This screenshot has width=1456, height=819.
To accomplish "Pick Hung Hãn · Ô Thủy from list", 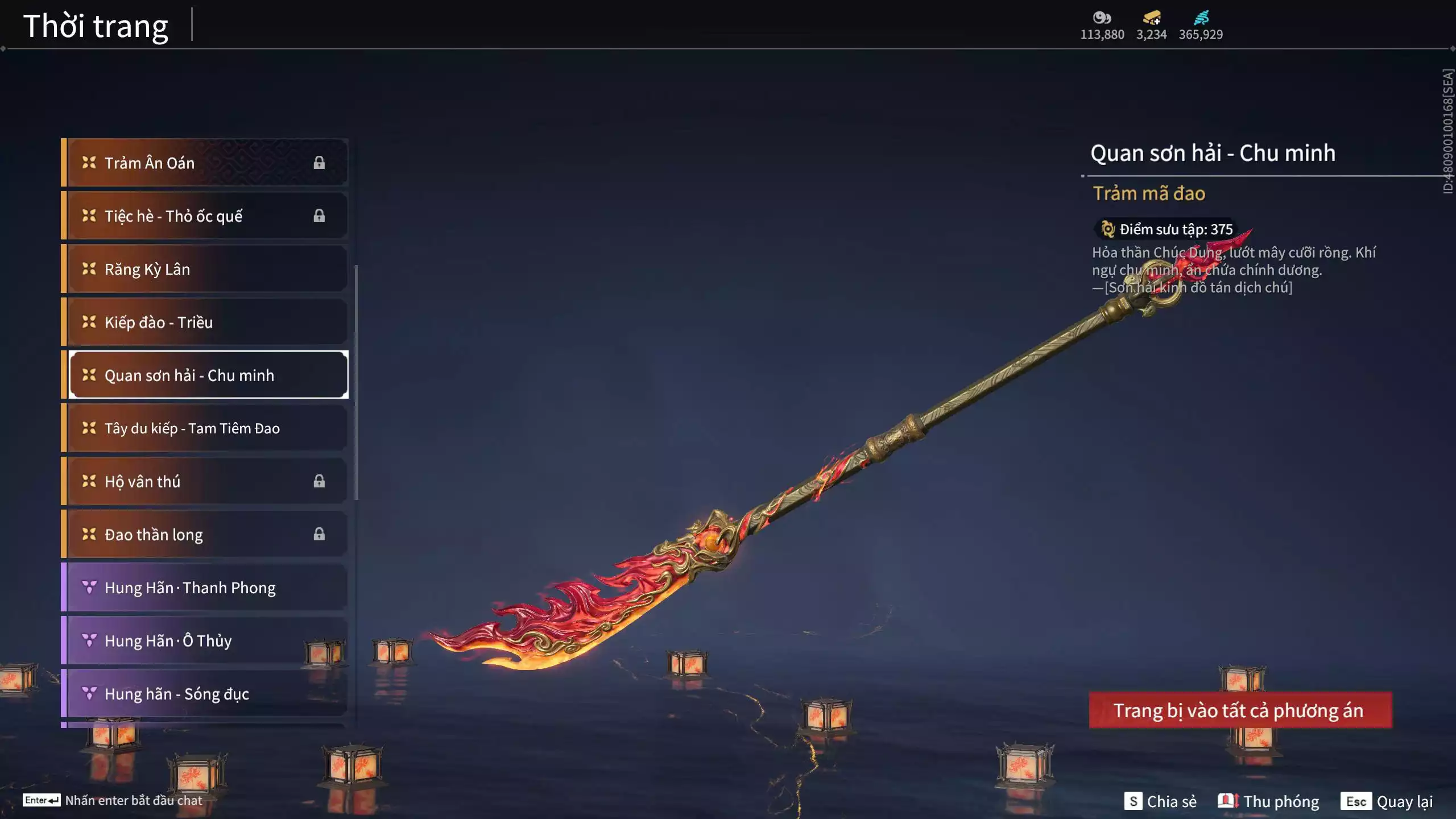I will tap(205, 640).
